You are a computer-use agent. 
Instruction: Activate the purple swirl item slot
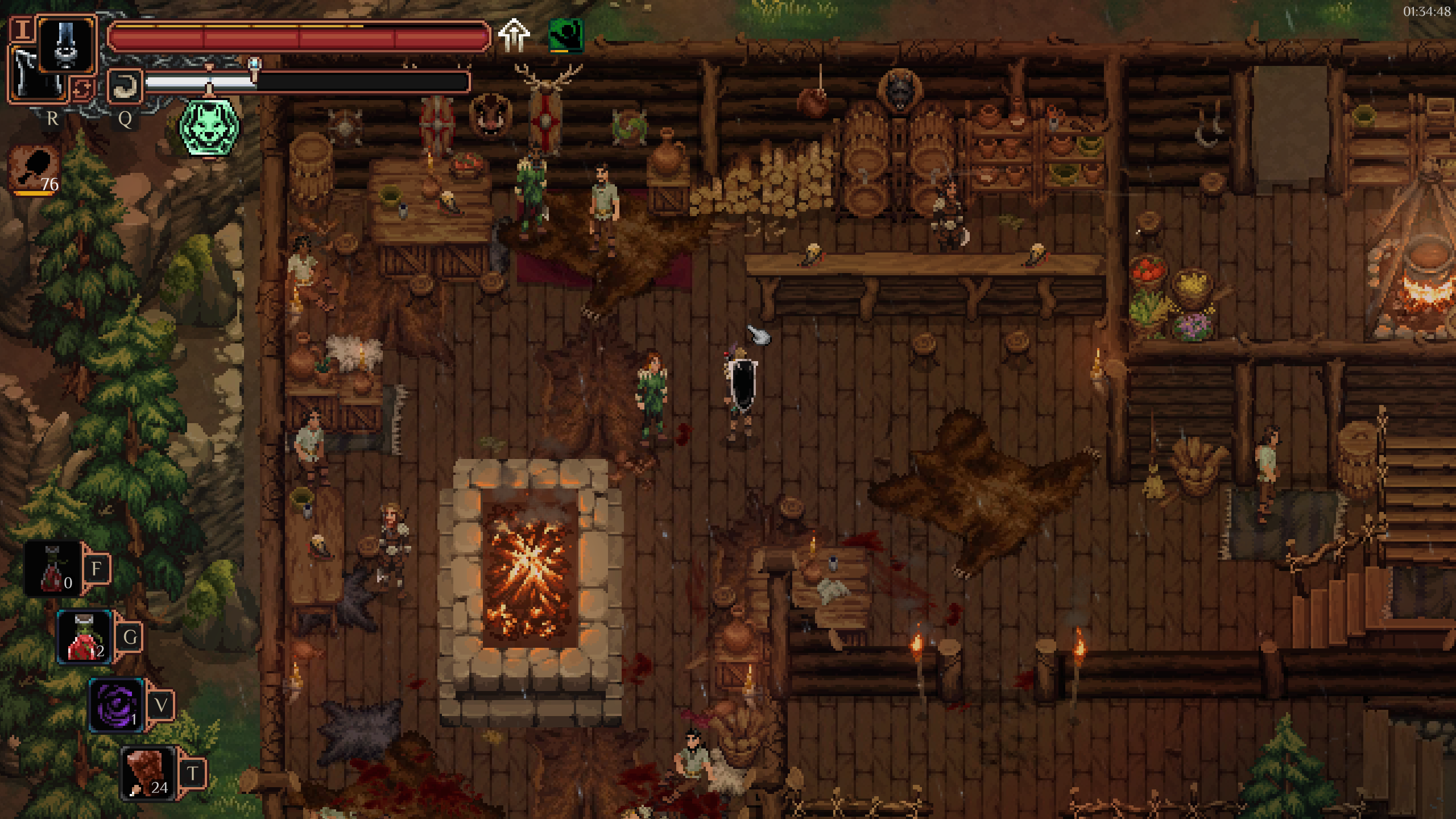[x=116, y=705]
